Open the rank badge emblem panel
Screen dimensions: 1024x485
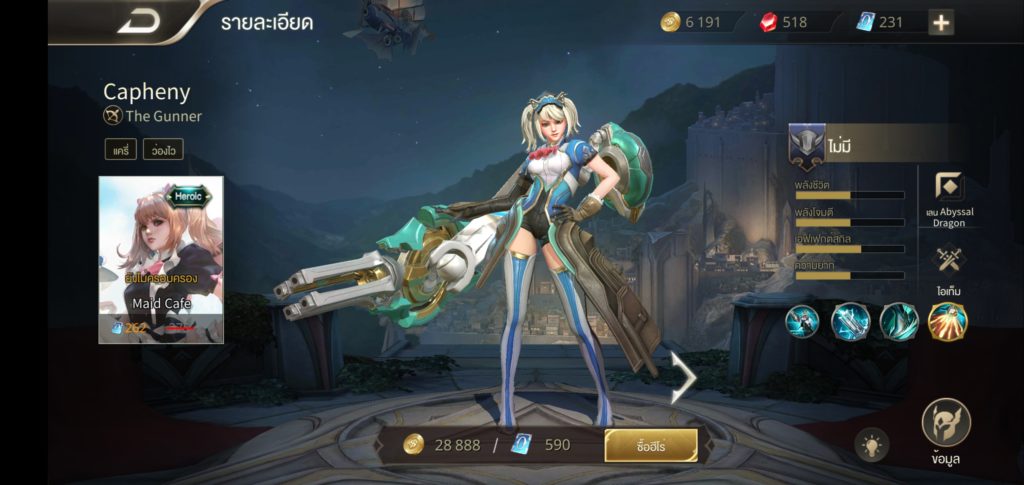[807, 146]
